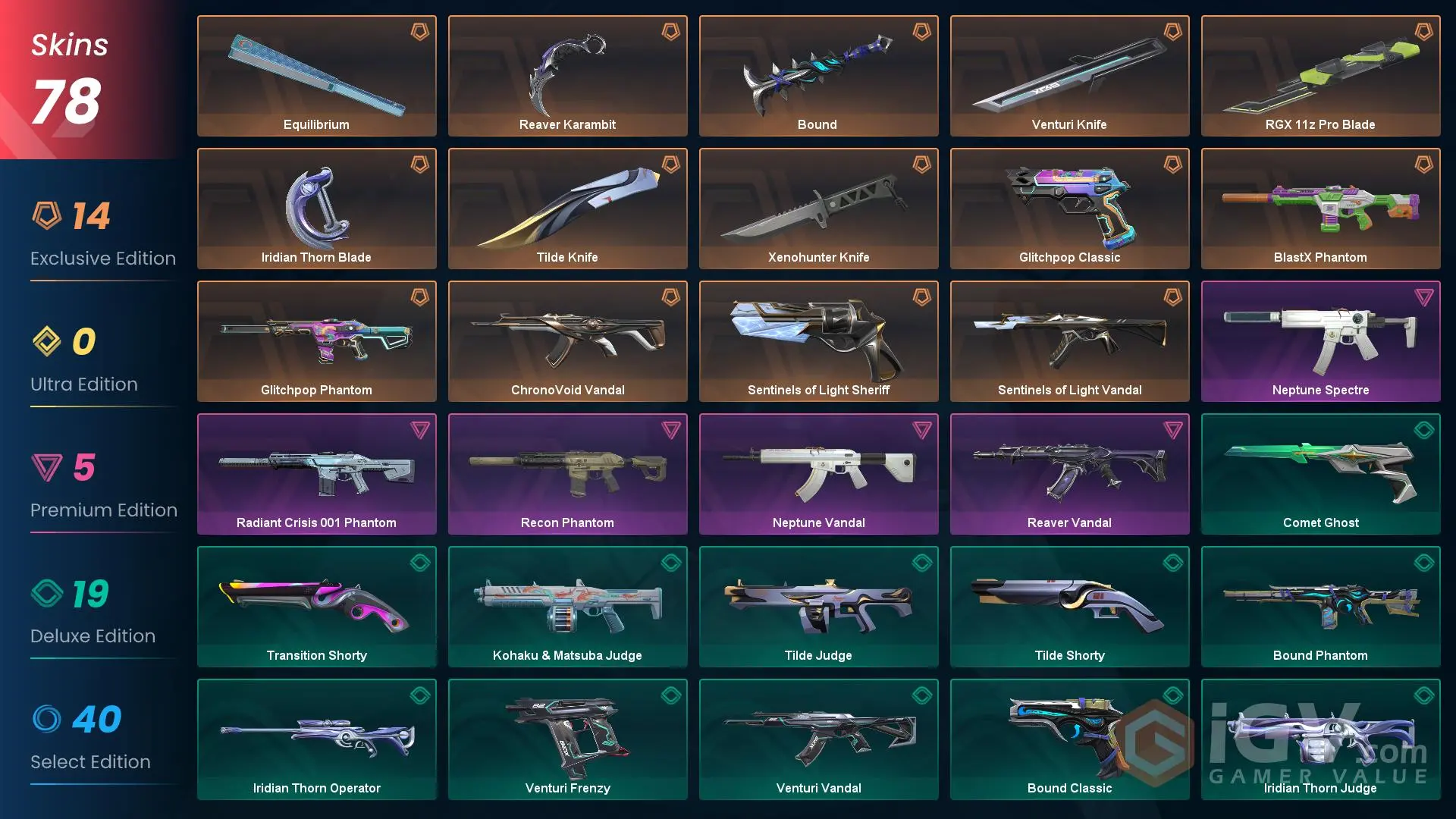Screen dimensions: 1456x819
Task: Open the Reaver Karambit skin
Action: click(x=567, y=75)
